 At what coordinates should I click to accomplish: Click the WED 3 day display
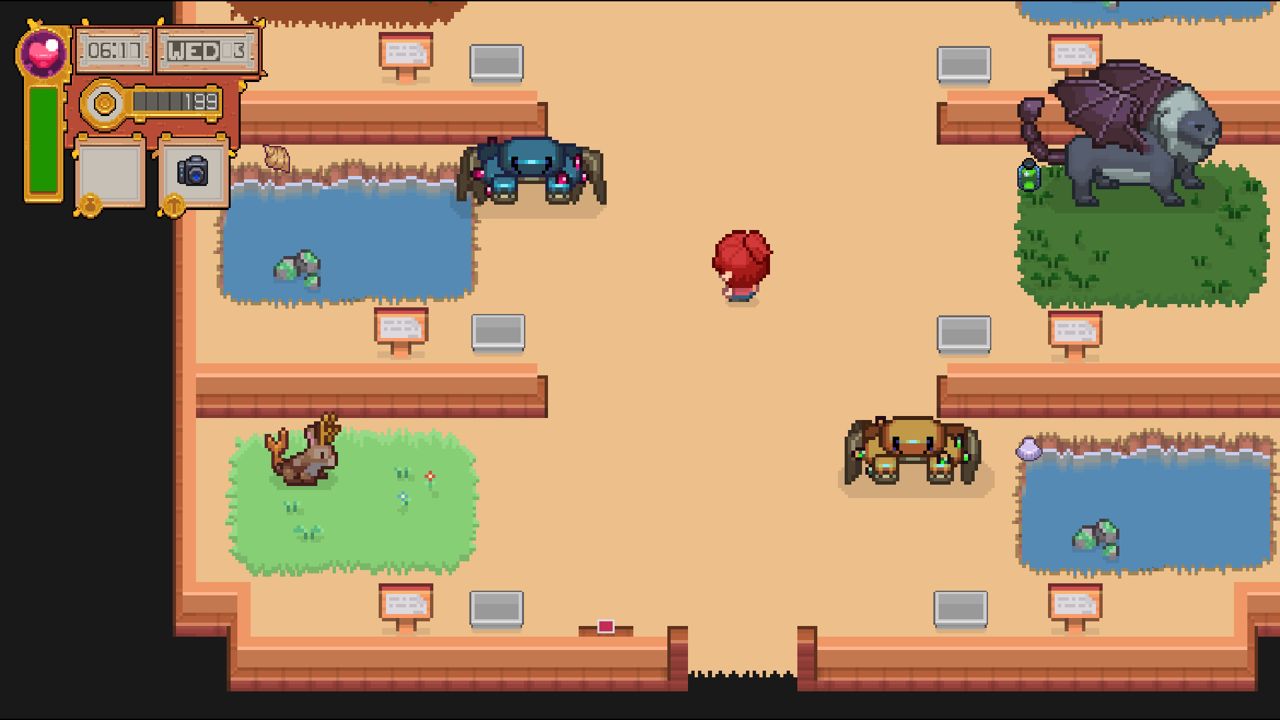[205, 50]
